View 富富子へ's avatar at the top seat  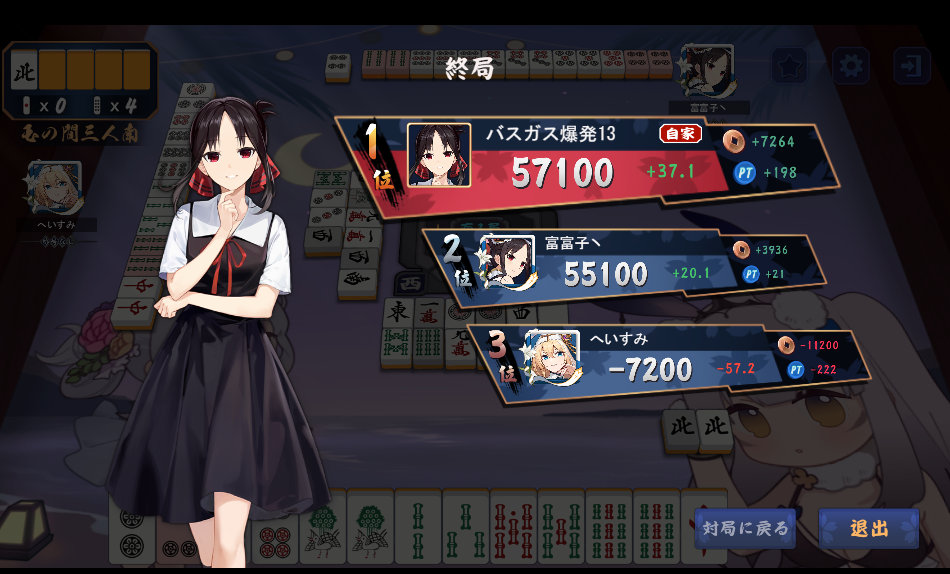click(707, 70)
